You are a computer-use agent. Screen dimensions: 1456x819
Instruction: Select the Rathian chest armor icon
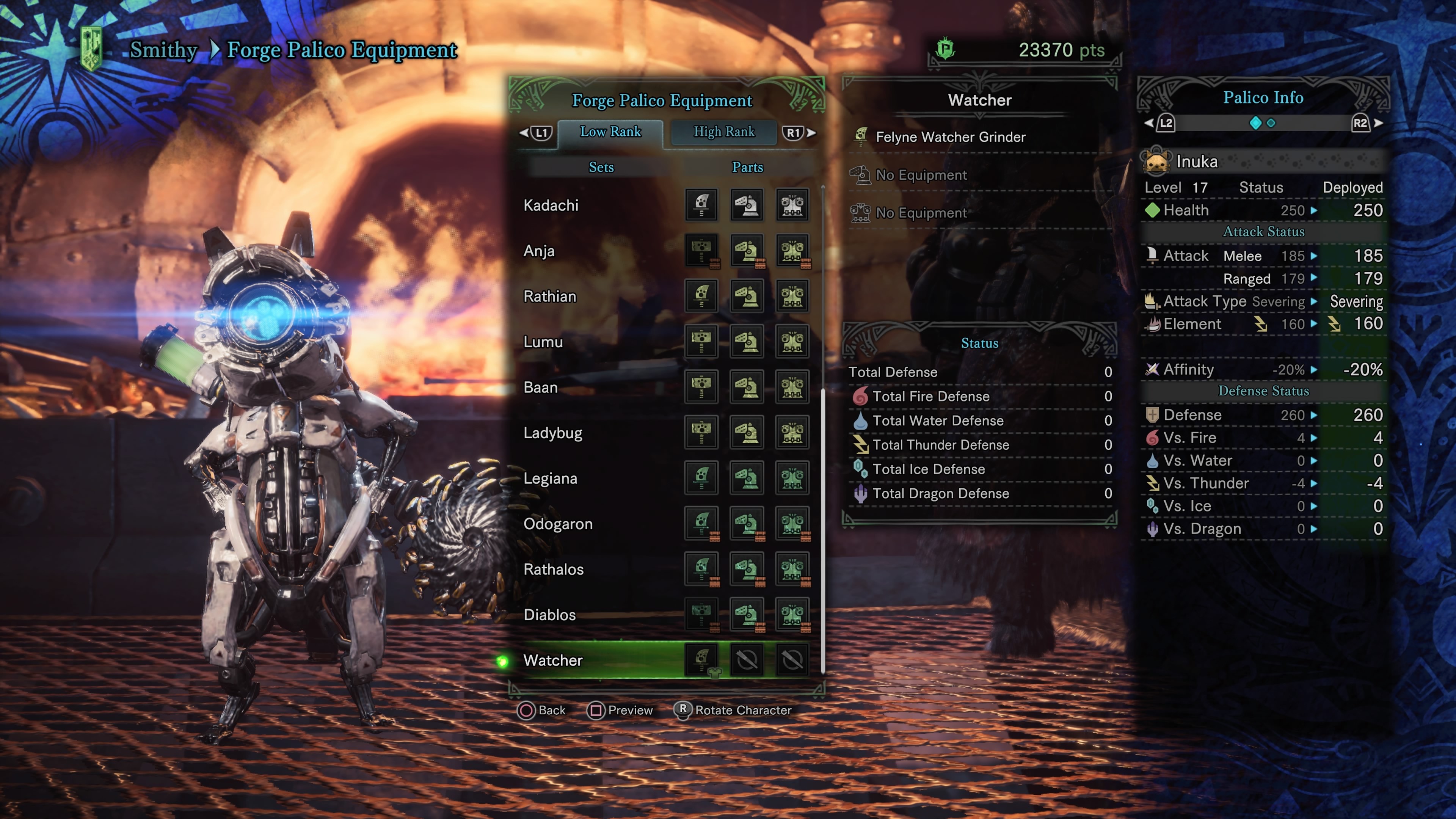[793, 296]
